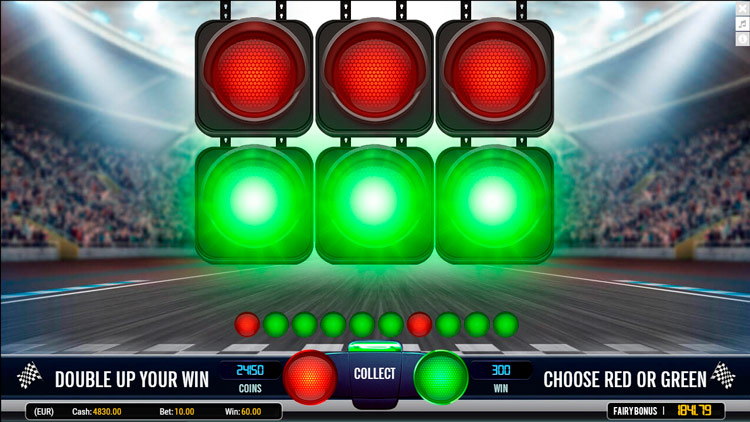The width and height of the screenshot is (750, 422).
Task: Close the game with the X button
Action: coord(742,10)
